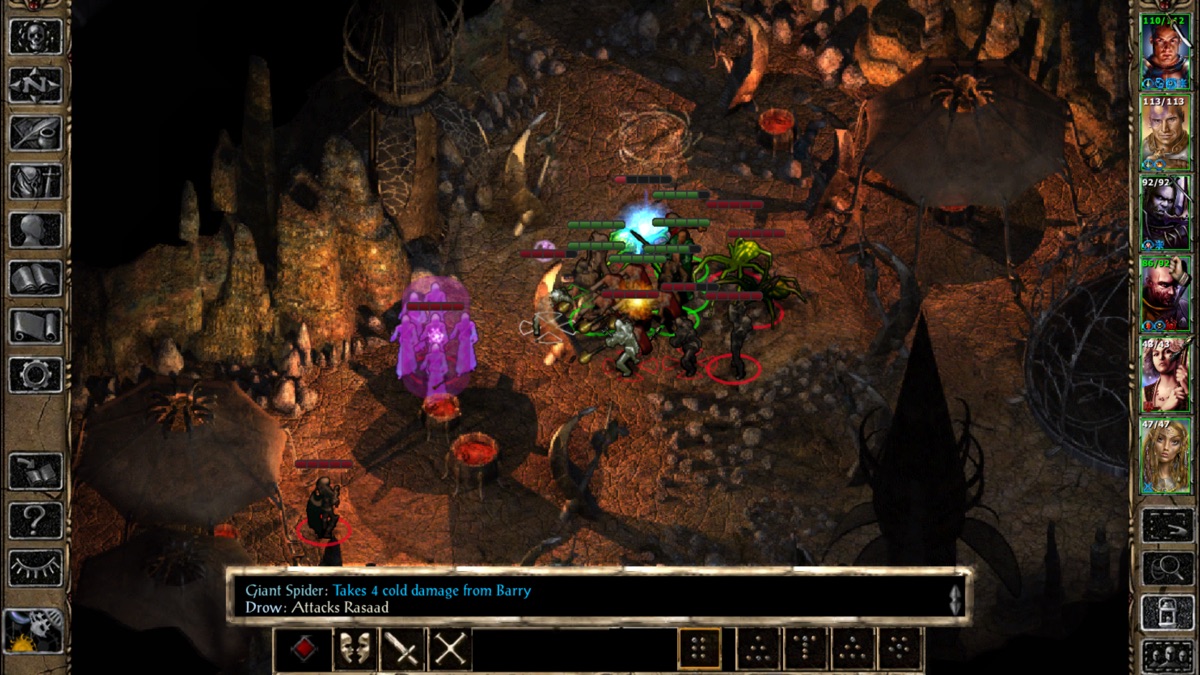The height and width of the screenshot is (675, 1200).
Task: Click the day-night clock icon
Action: (x=34, y=632)
